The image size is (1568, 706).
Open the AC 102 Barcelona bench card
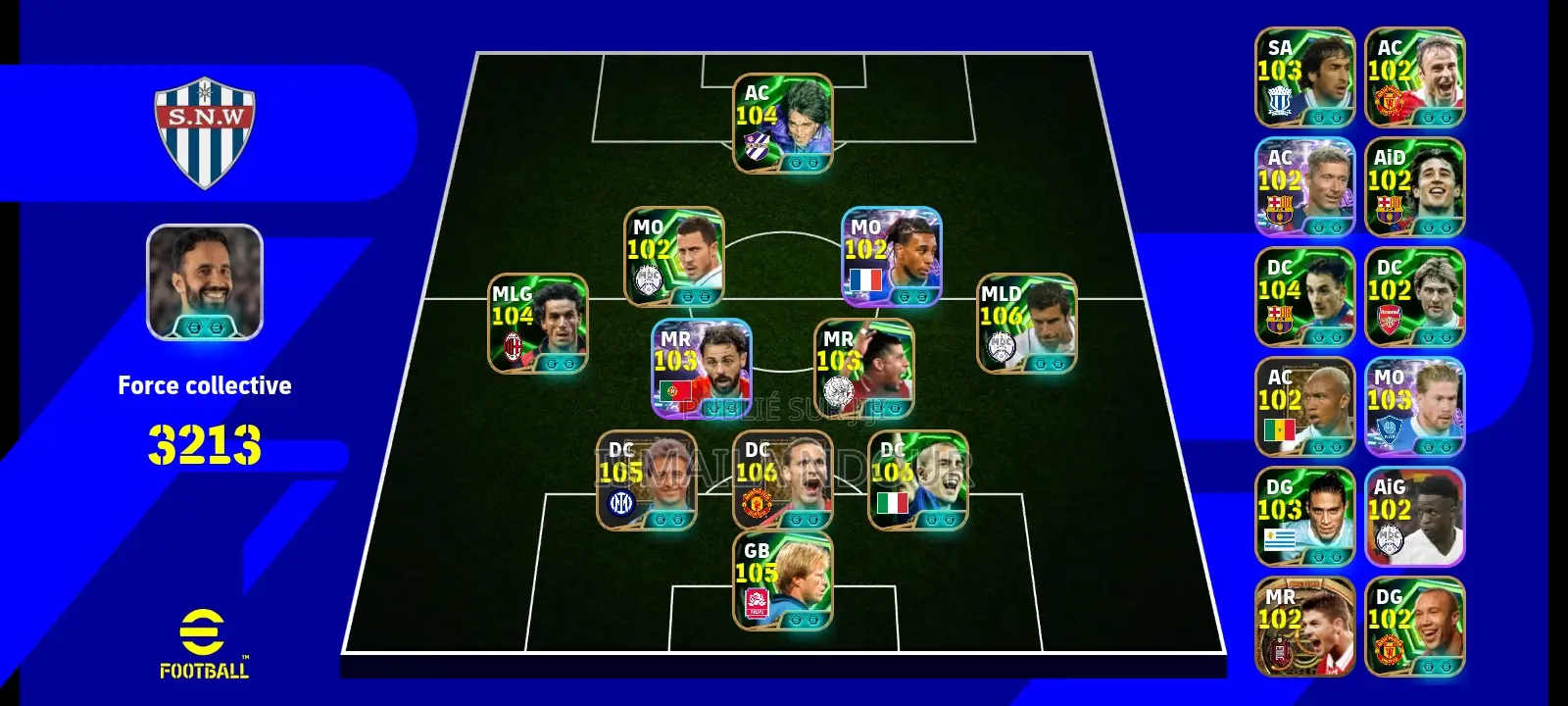pyautogui.click(x=1305, y=186)
